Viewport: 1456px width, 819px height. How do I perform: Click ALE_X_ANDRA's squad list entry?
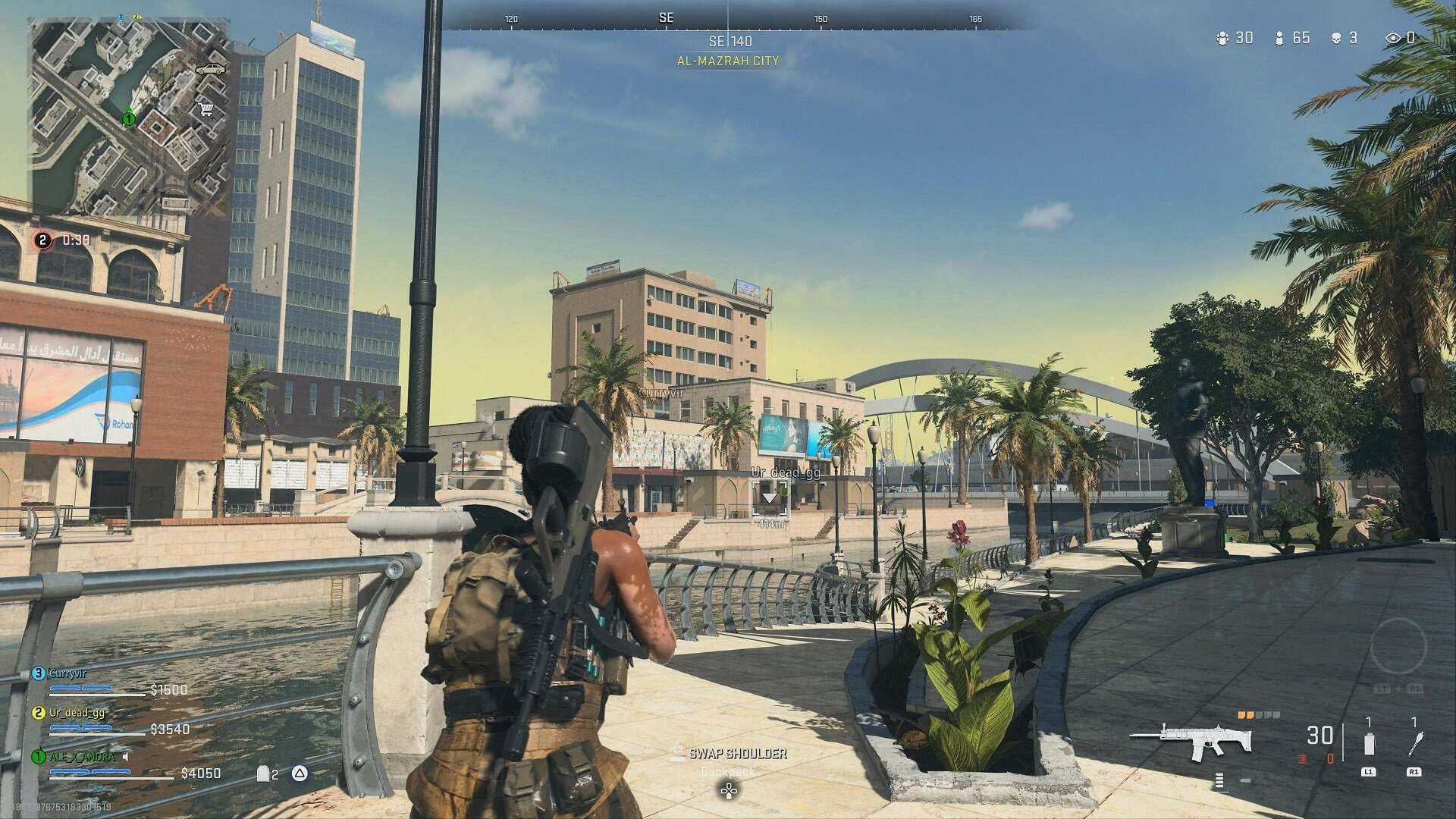tap(81, 757)
